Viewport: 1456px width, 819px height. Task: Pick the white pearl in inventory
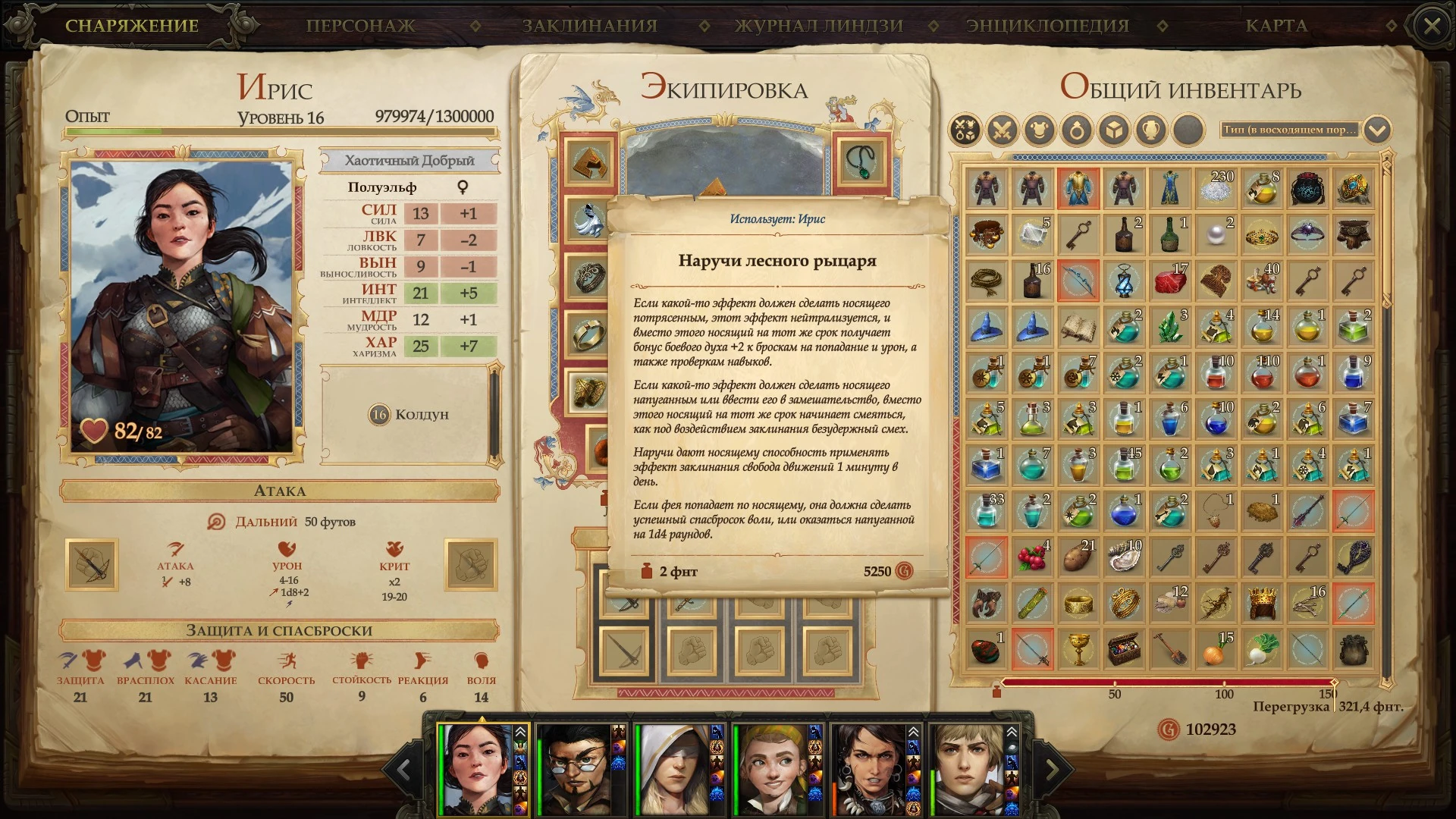tap(1216, 234)
